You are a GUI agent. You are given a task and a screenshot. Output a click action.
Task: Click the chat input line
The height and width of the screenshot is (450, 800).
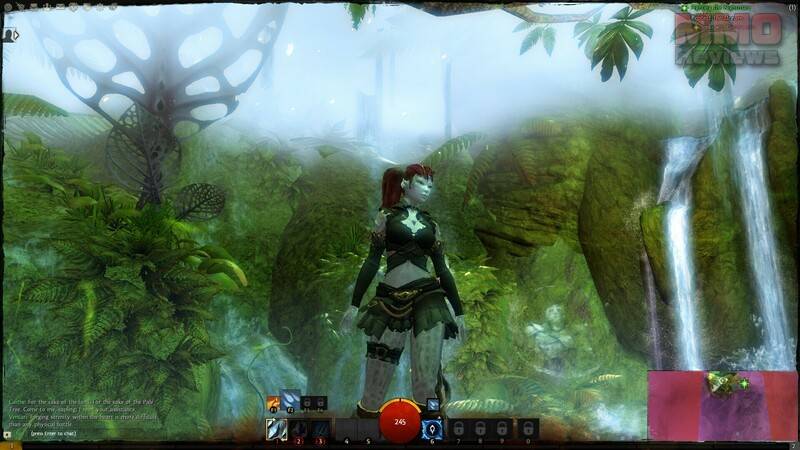click(60, 435)
